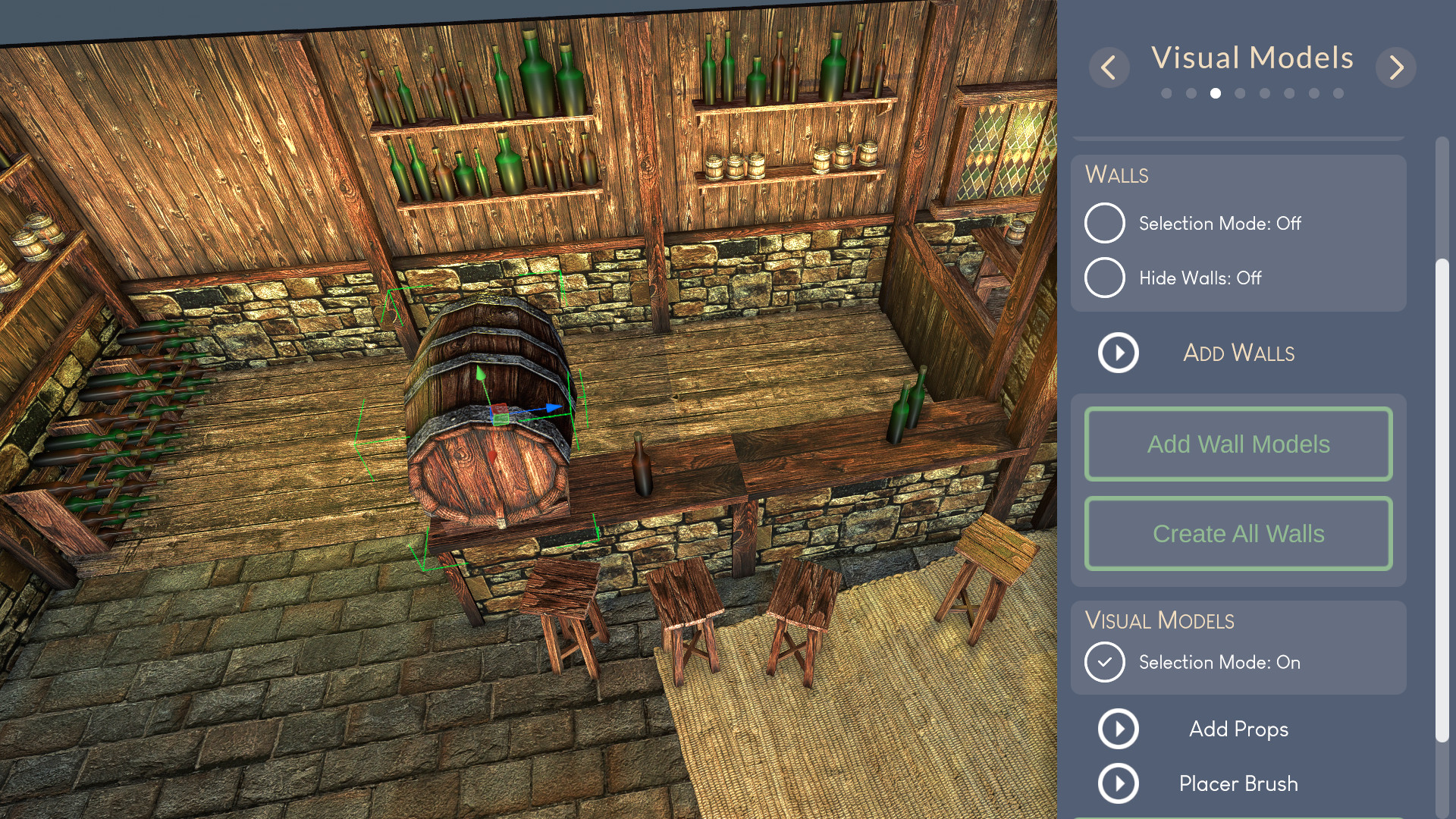Screen dimensions: 1456x819
Task: Click the Add Props circular arrow icon
Action: coord(1118,729)
